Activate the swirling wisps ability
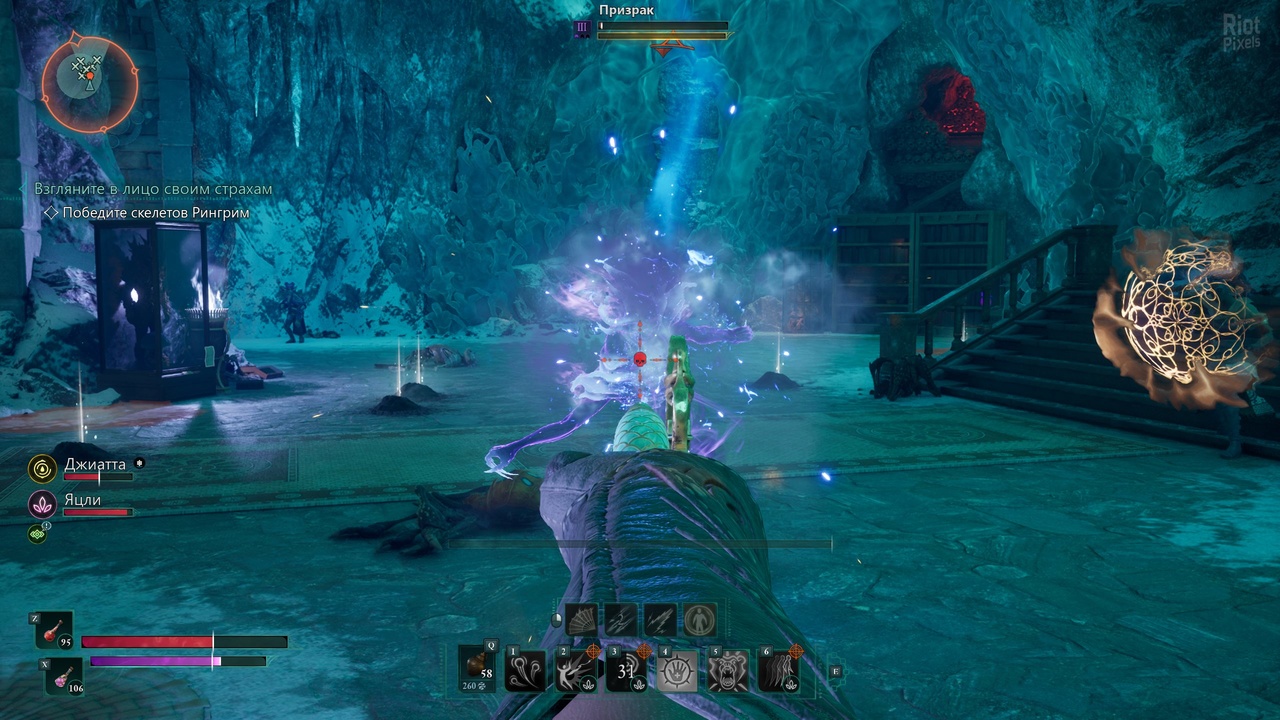The height and width of the screenshot is (720, 1280). coord(527,670)
